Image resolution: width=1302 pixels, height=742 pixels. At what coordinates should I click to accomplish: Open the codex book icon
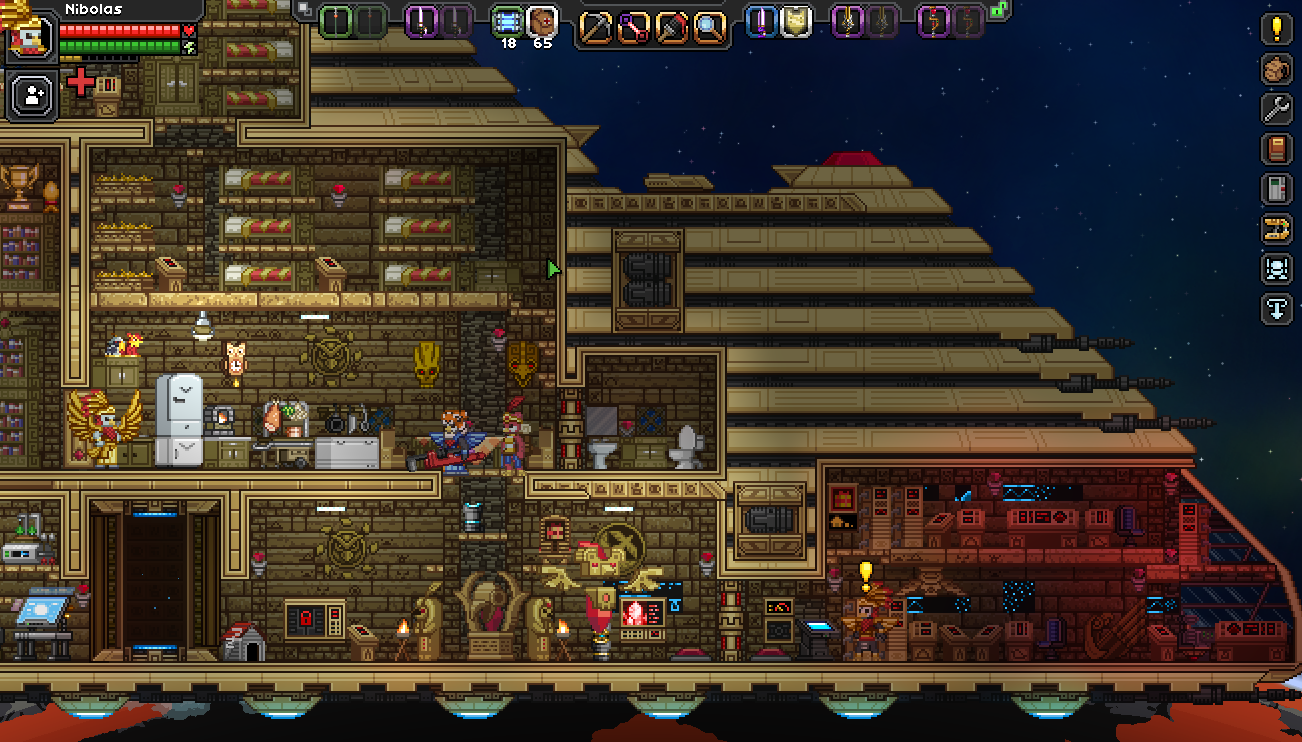point(1277,149)
